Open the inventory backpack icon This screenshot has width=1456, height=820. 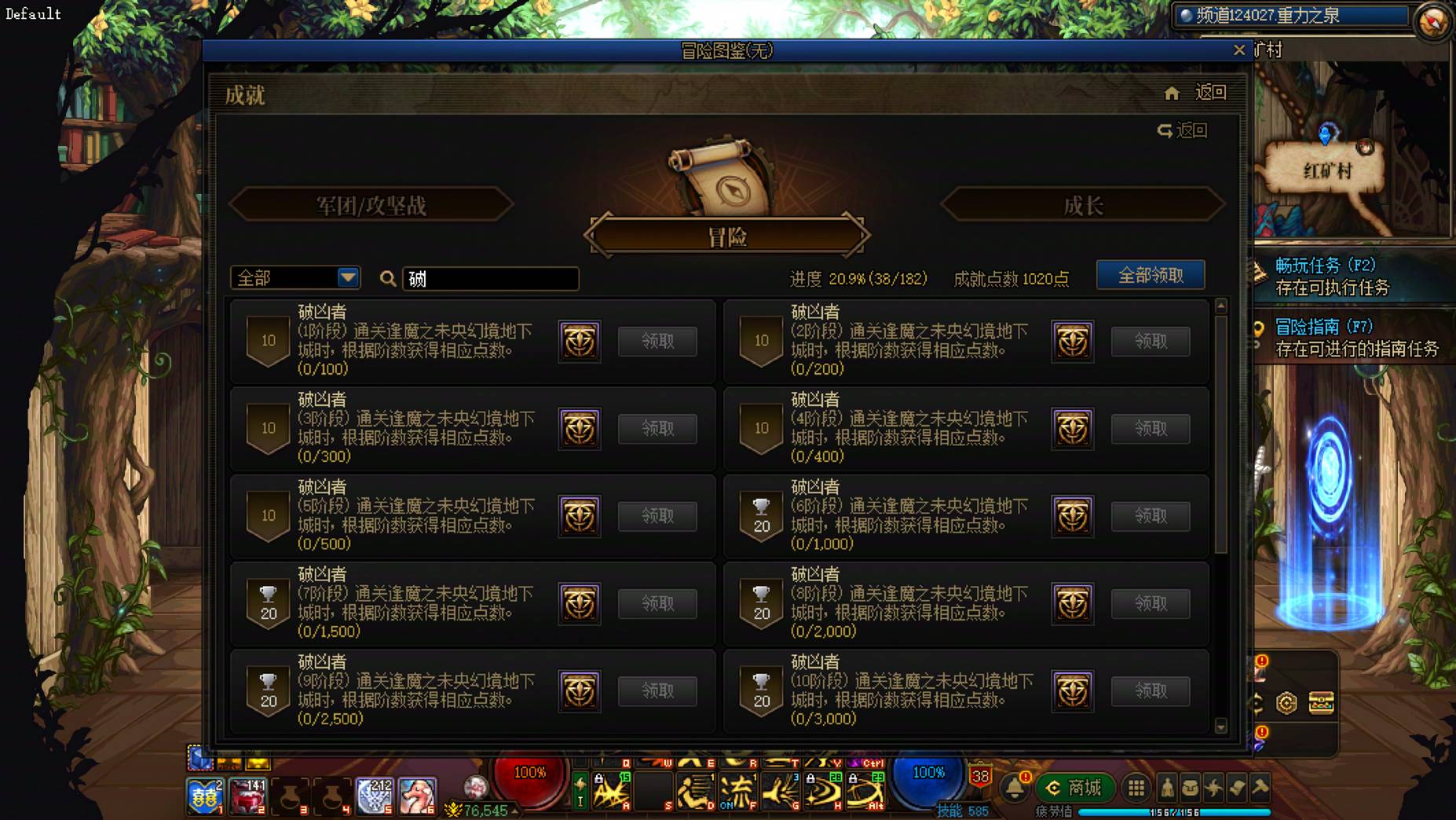tap(1192, 789)
